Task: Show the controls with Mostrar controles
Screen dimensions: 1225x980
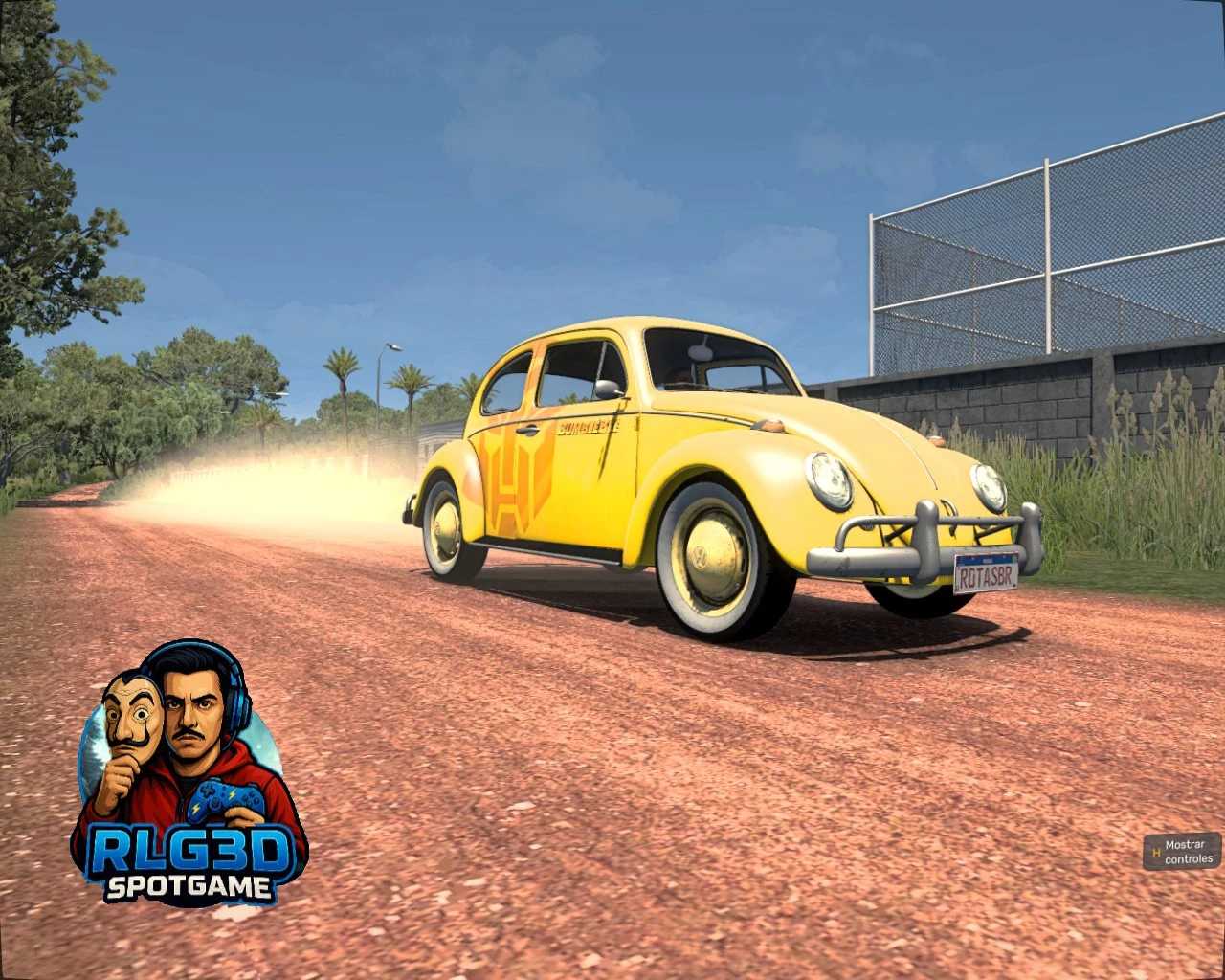Action: pyautogui.click(x=1182, y=851)
